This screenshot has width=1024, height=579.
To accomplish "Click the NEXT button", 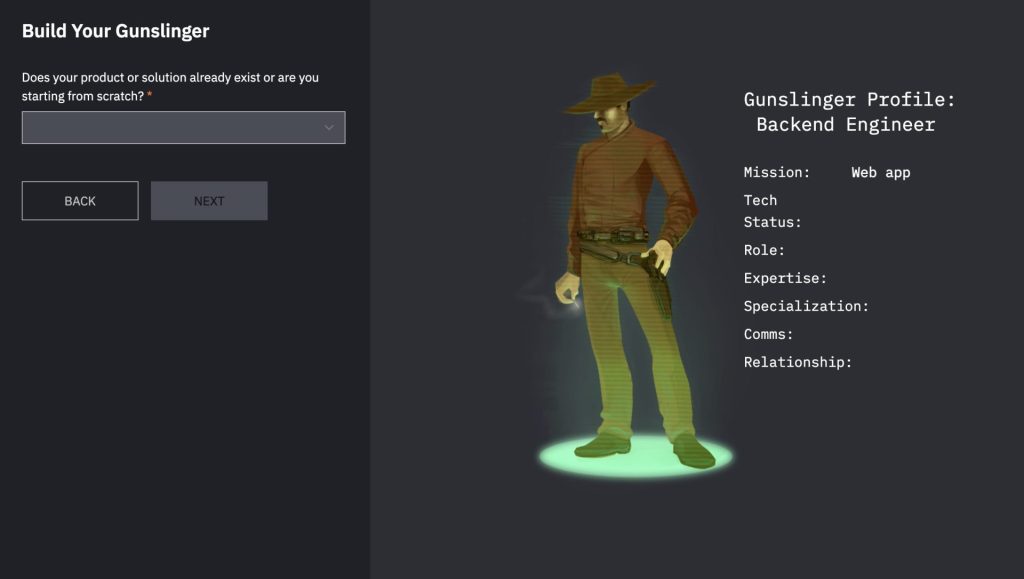I will tap(209, 201).
